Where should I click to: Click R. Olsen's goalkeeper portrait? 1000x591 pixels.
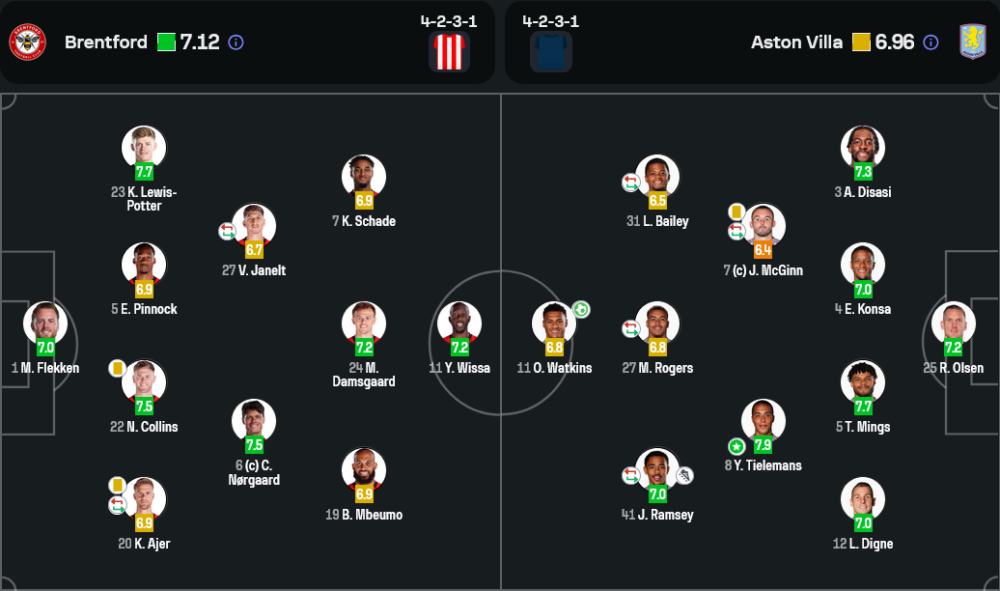pos(953,324)
